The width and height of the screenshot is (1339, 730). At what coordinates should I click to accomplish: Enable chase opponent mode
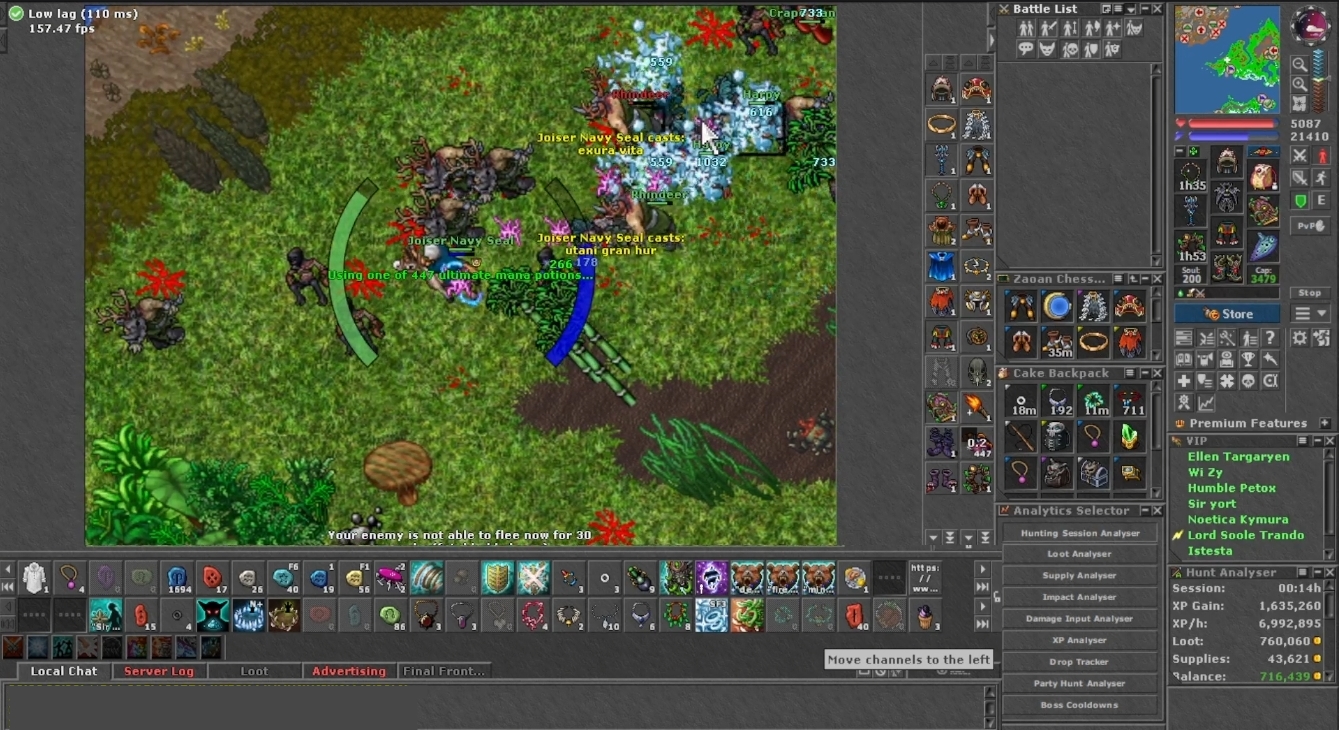1319,176
